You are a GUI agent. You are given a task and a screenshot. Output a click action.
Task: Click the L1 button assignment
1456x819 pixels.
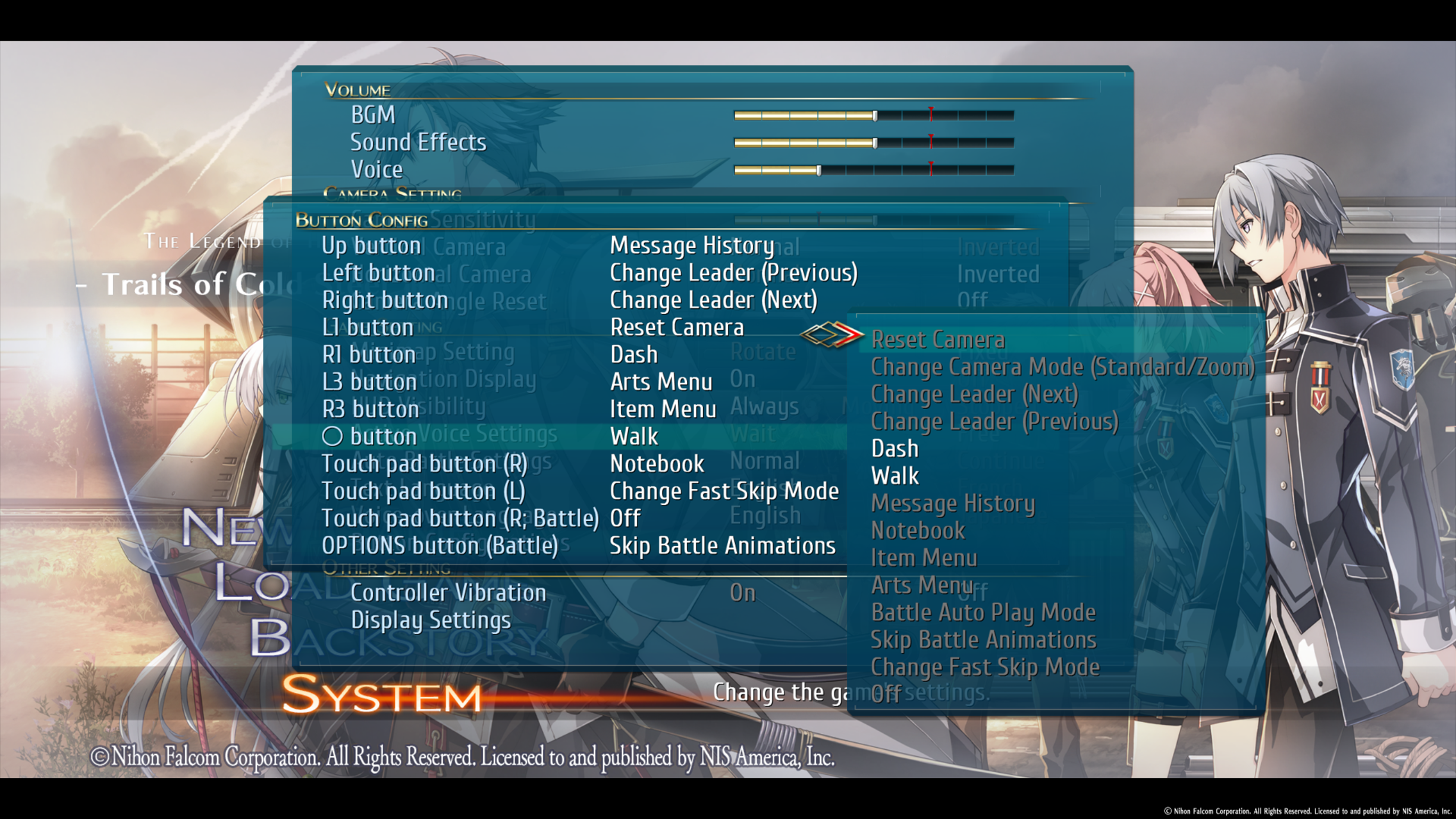click(x=366, y=327)
